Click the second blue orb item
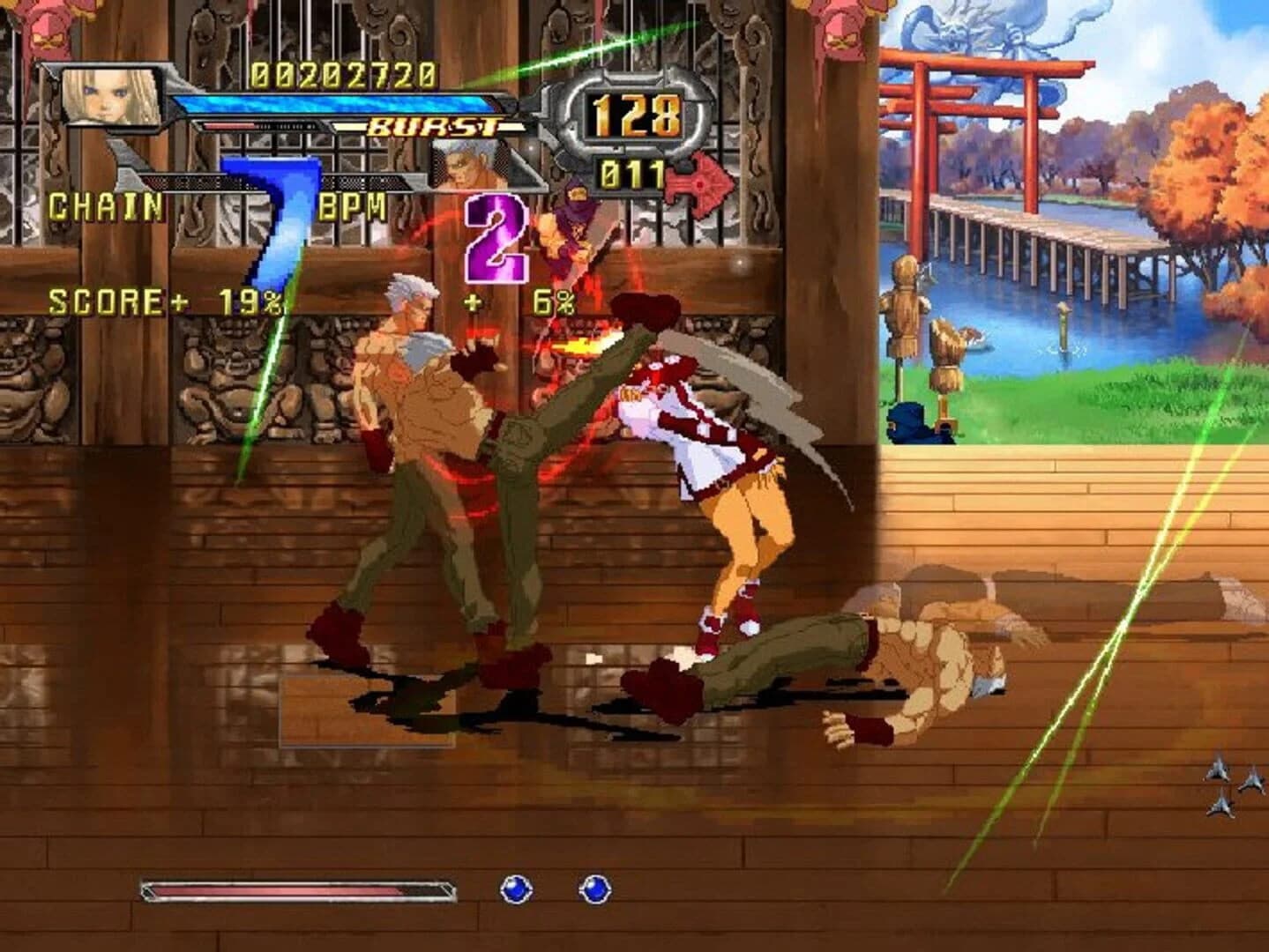The height and width of the screenshot is (952, 1269). pyautogui.click(x=597, y=890)
